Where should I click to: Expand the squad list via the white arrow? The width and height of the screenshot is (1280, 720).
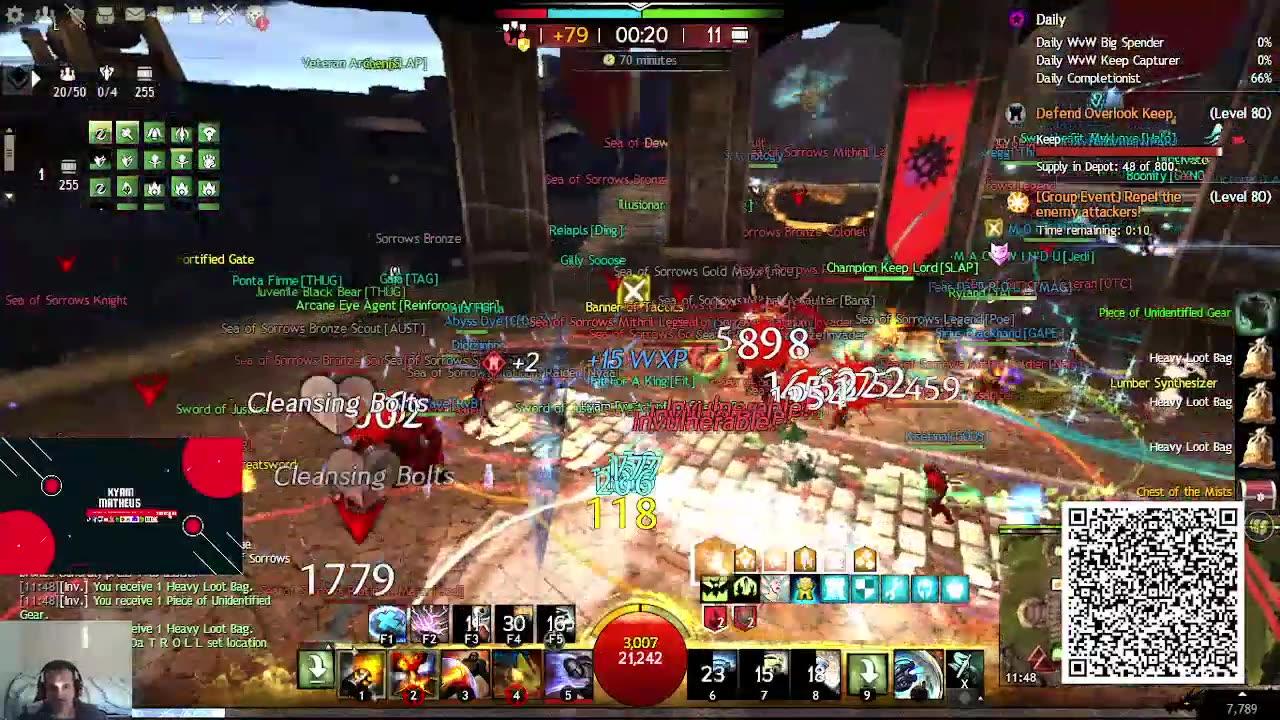(x=37, y=76)
